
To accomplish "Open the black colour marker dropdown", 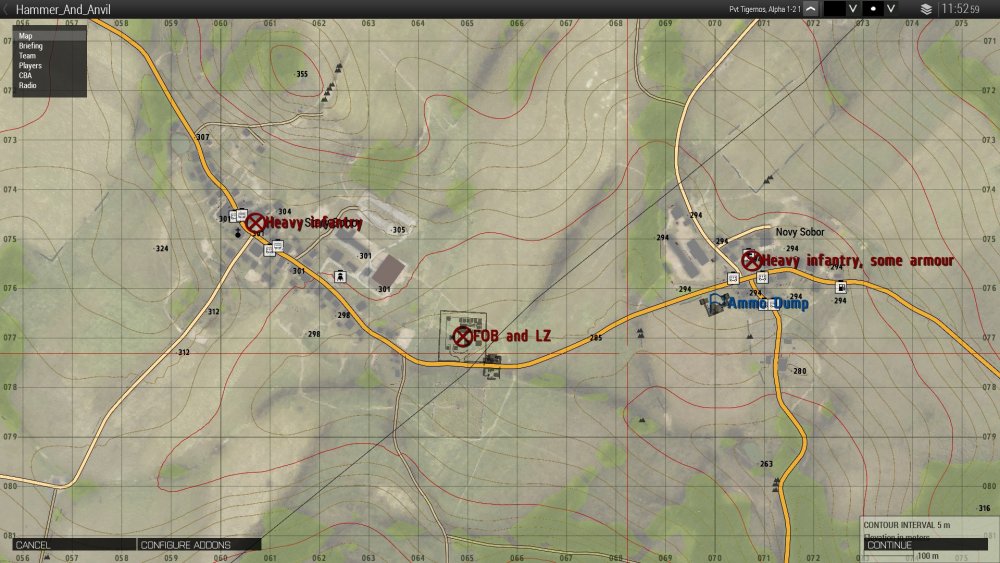I will click(x=853, y=8).
